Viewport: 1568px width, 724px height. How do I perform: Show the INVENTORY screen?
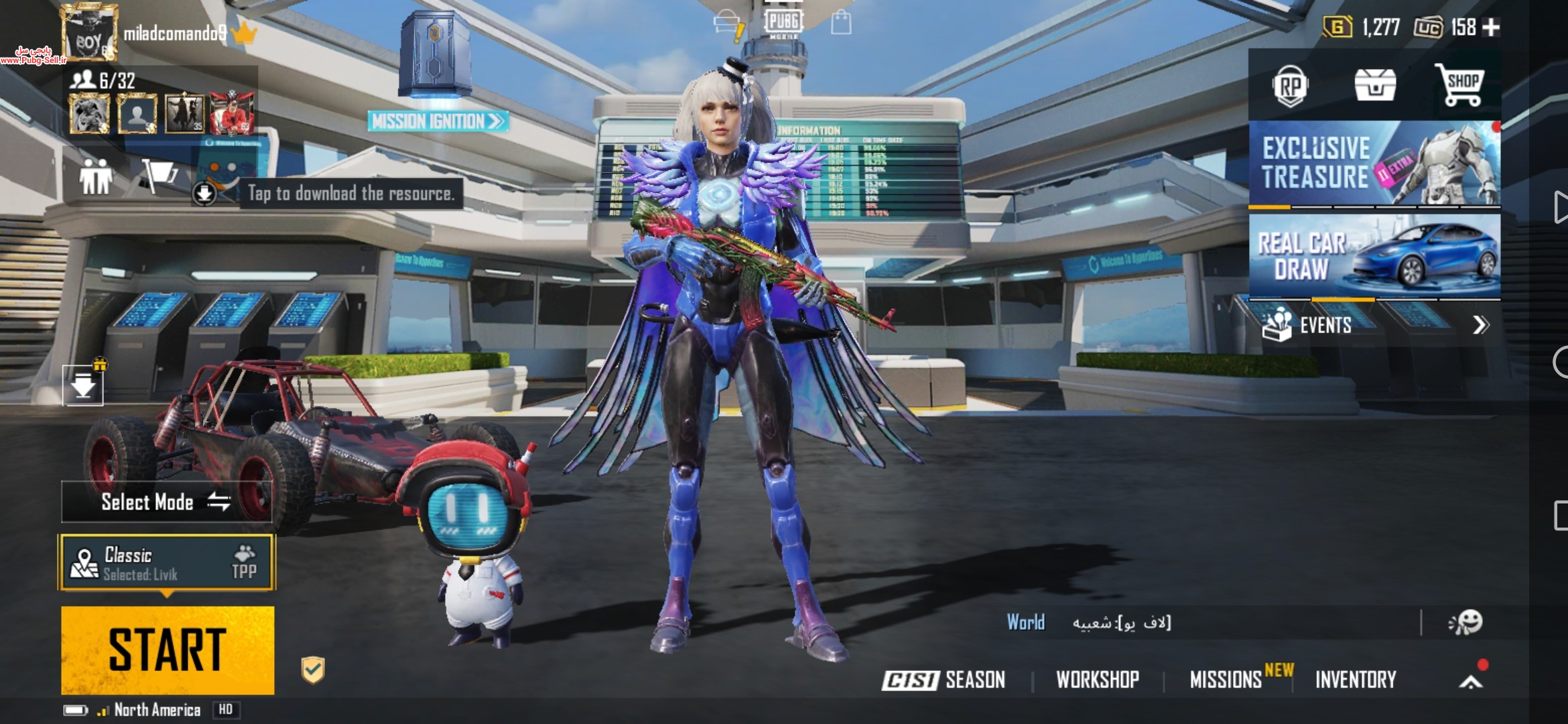point(1356,680)
